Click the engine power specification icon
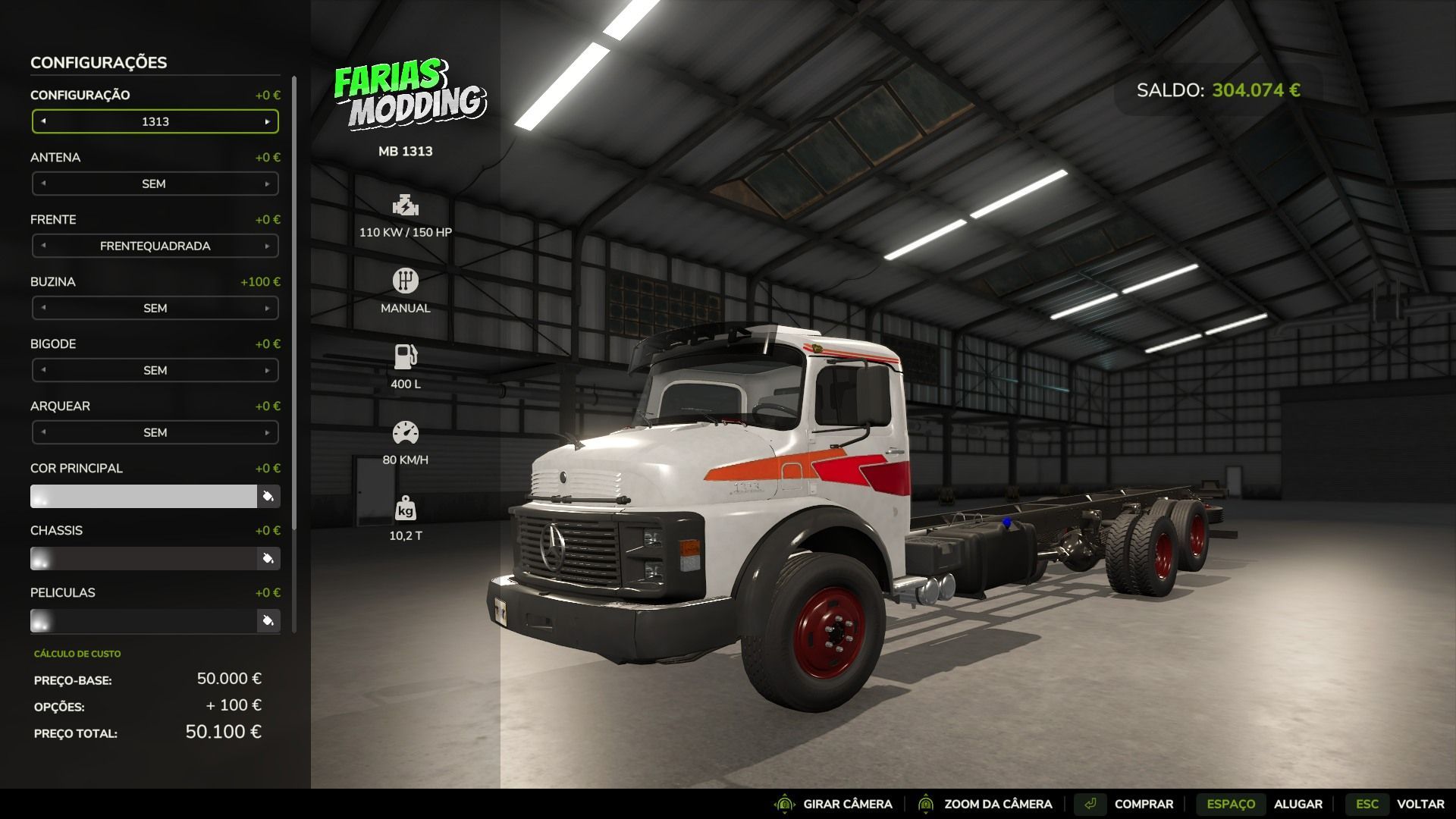The image size is (1456, 819). (x=405, y=206)
